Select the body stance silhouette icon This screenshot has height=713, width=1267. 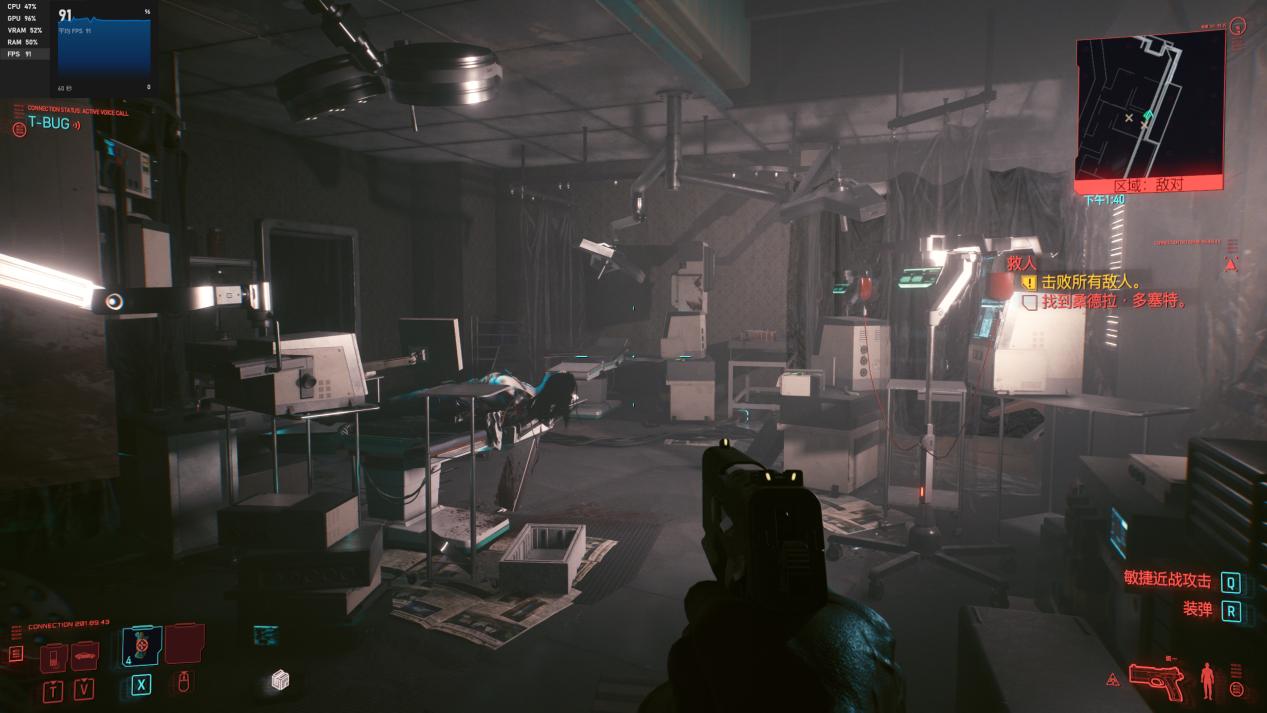[1208, 680]
